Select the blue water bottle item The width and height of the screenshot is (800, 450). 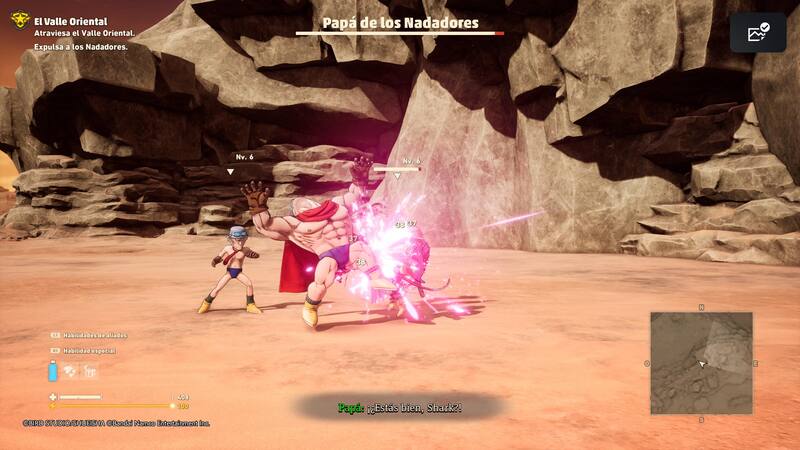[52, 371]
